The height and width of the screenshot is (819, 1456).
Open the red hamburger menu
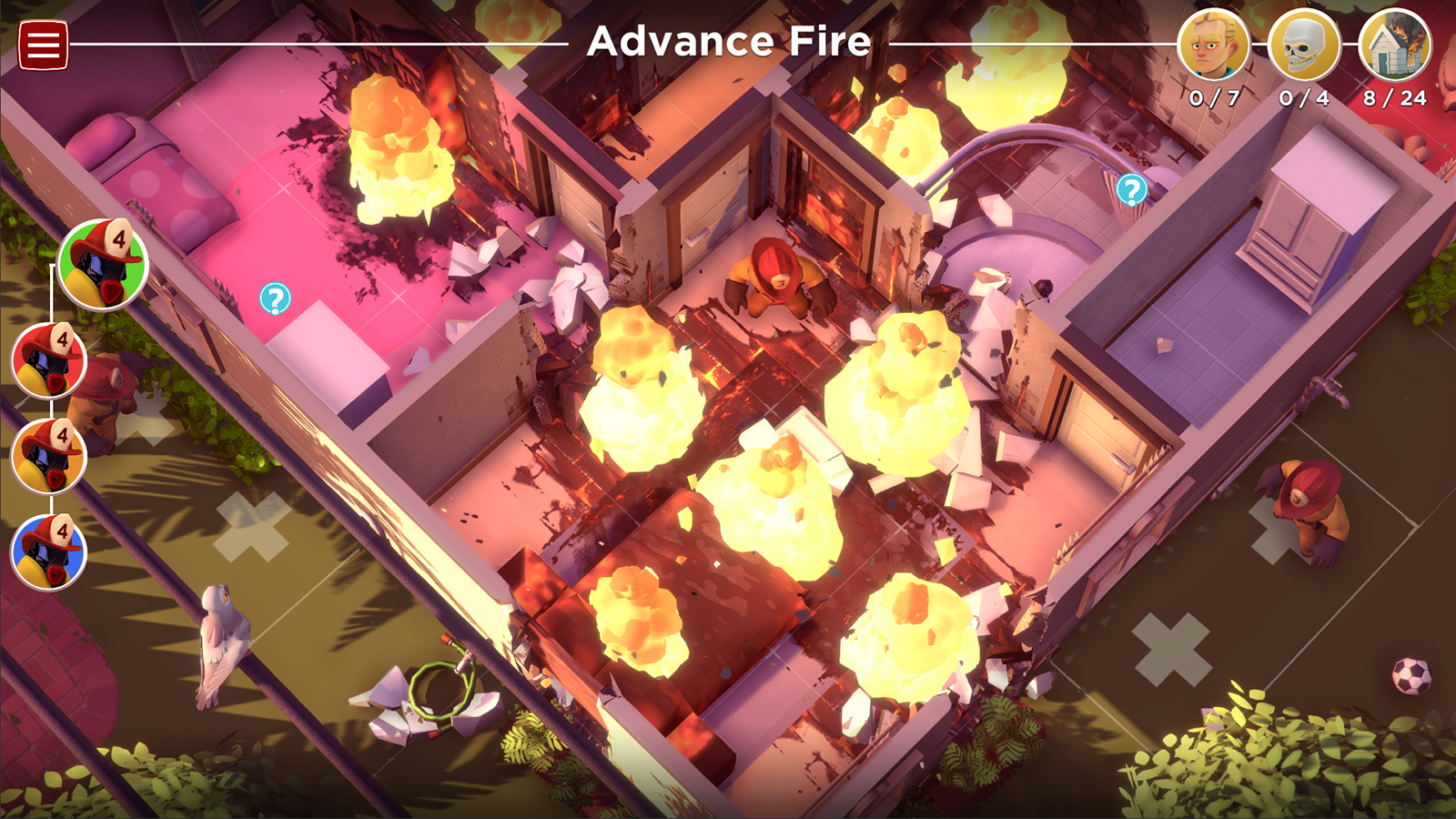[43, 45]
